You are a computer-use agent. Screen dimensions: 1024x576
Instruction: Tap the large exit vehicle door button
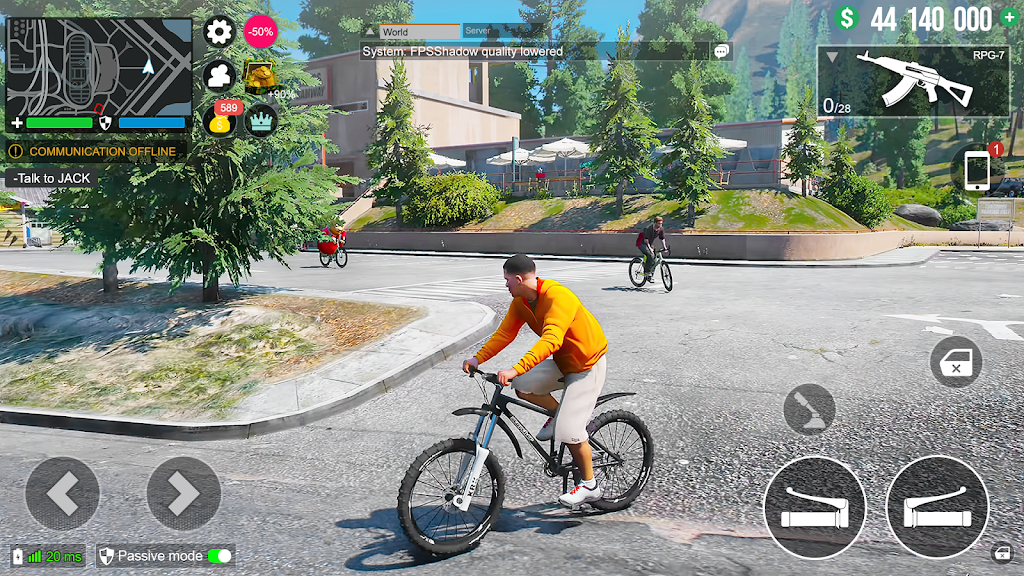pos(955,362)
